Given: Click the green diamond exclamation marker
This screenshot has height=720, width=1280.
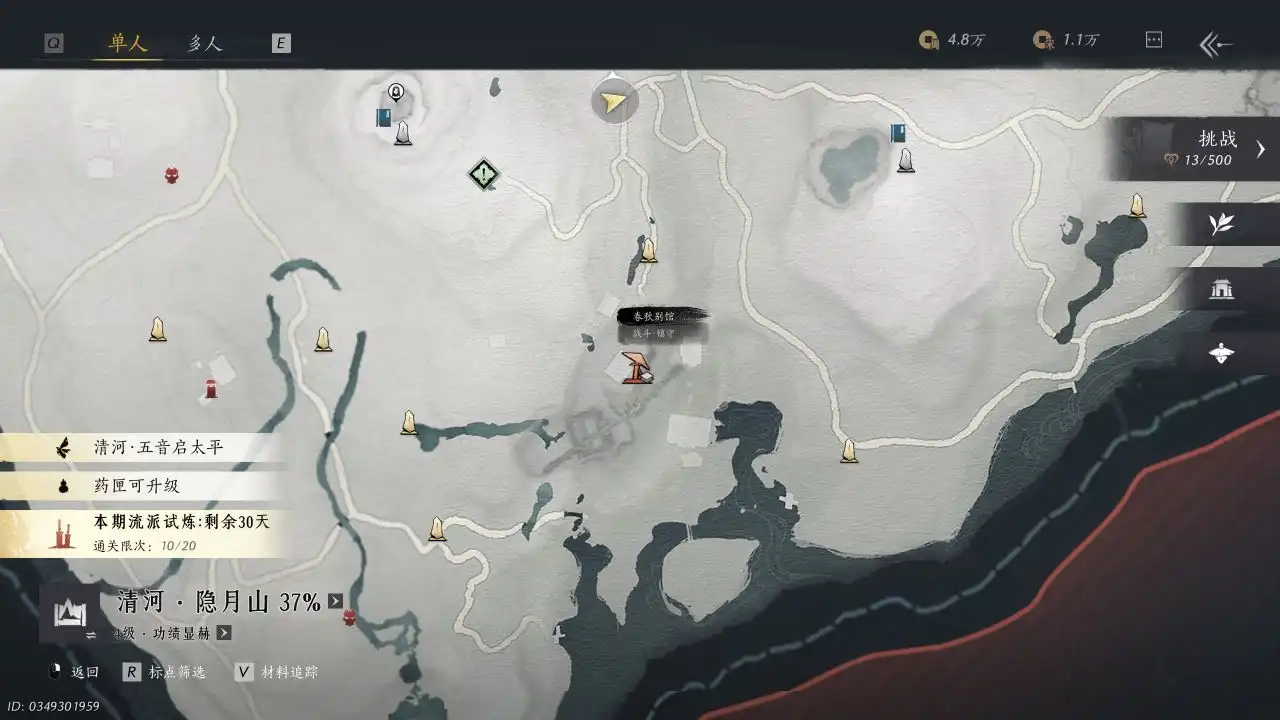Looking at the screenshot, I should 482,176.
